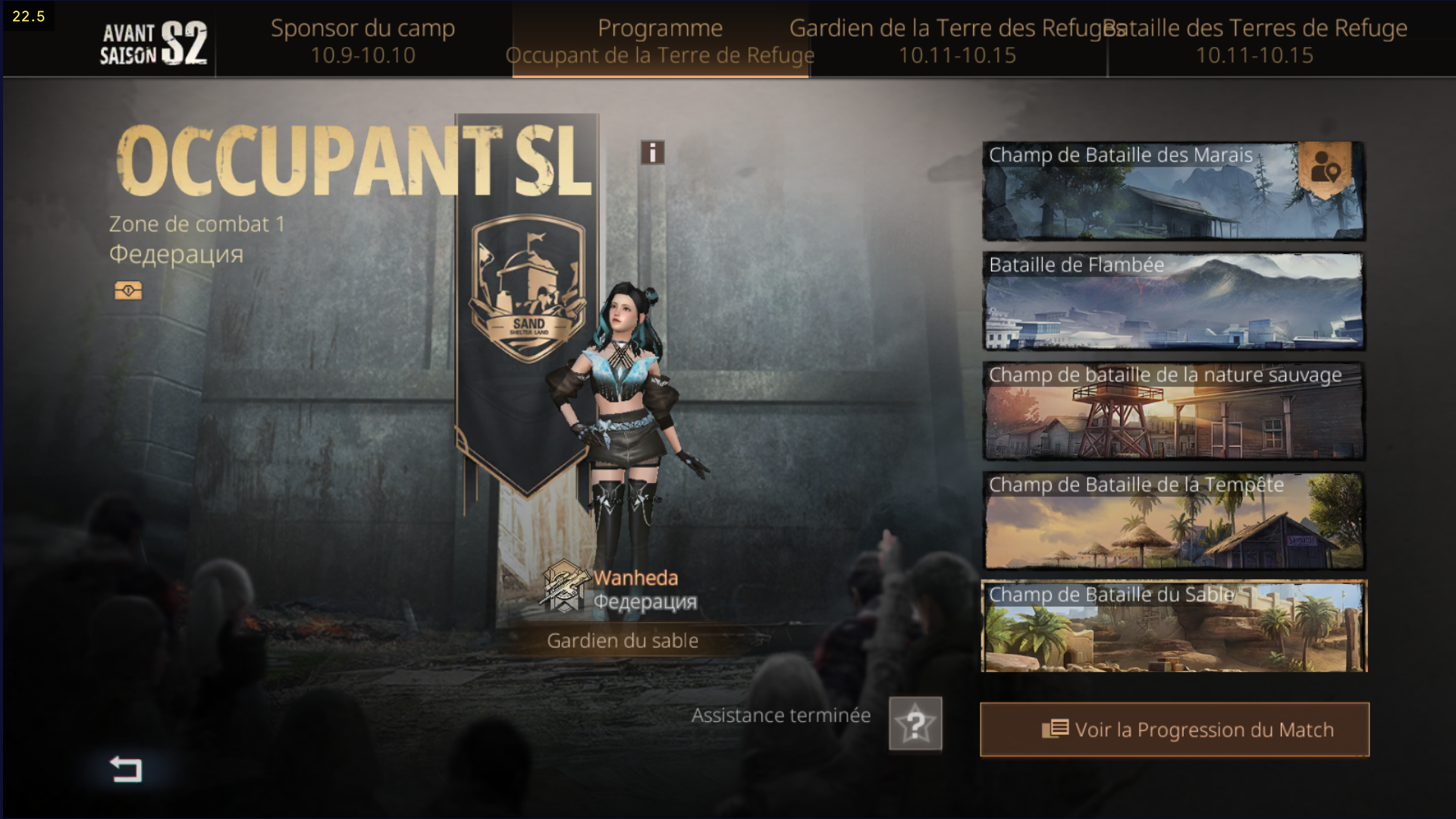
Task: Open Bataille des Terres de Refuge tab
Action: point(1255,41)
